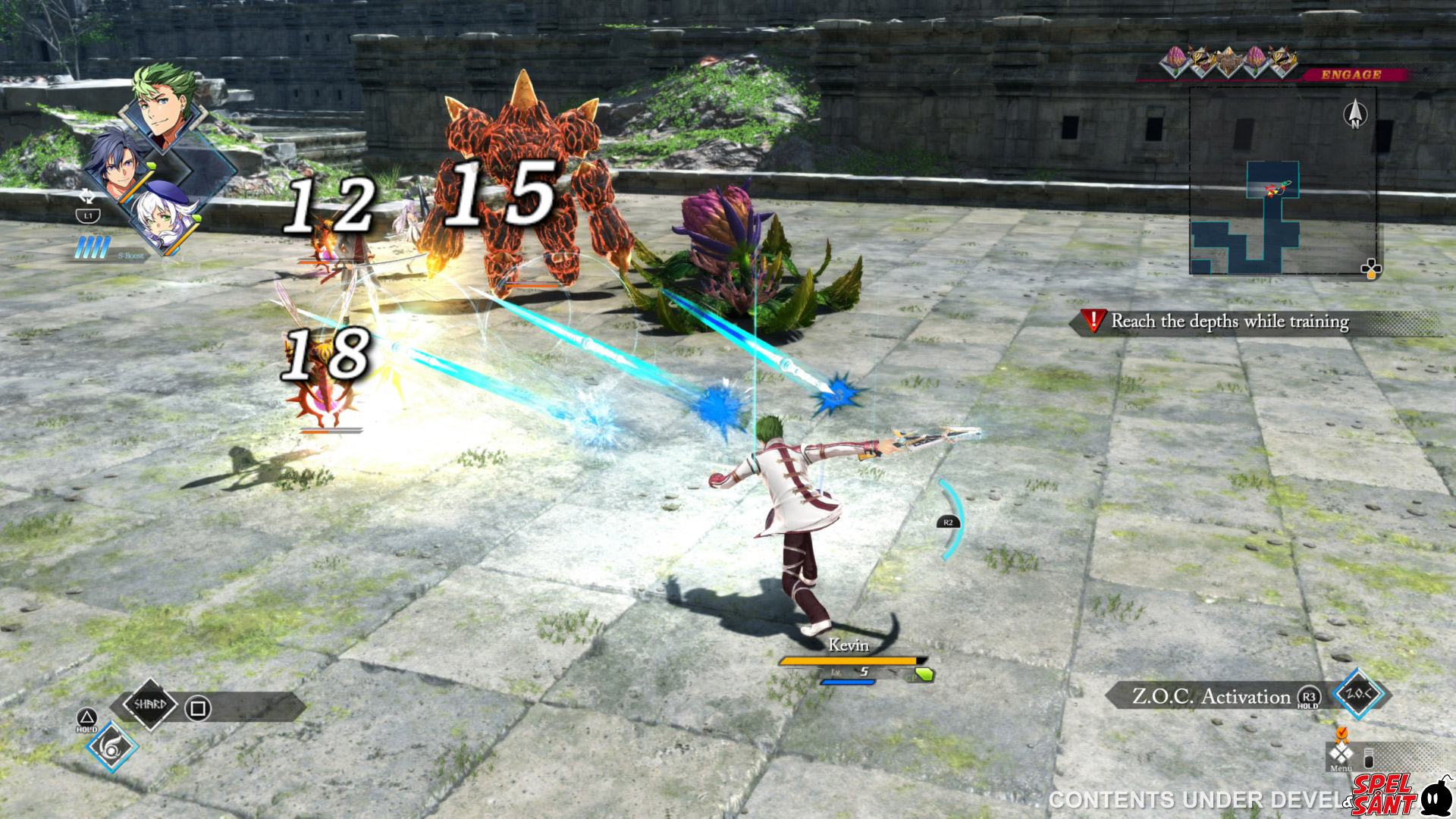This screenshot has width=1456, height=819.
Task: Activate the blue swirl skill icon
Action: tap(112, 748)
